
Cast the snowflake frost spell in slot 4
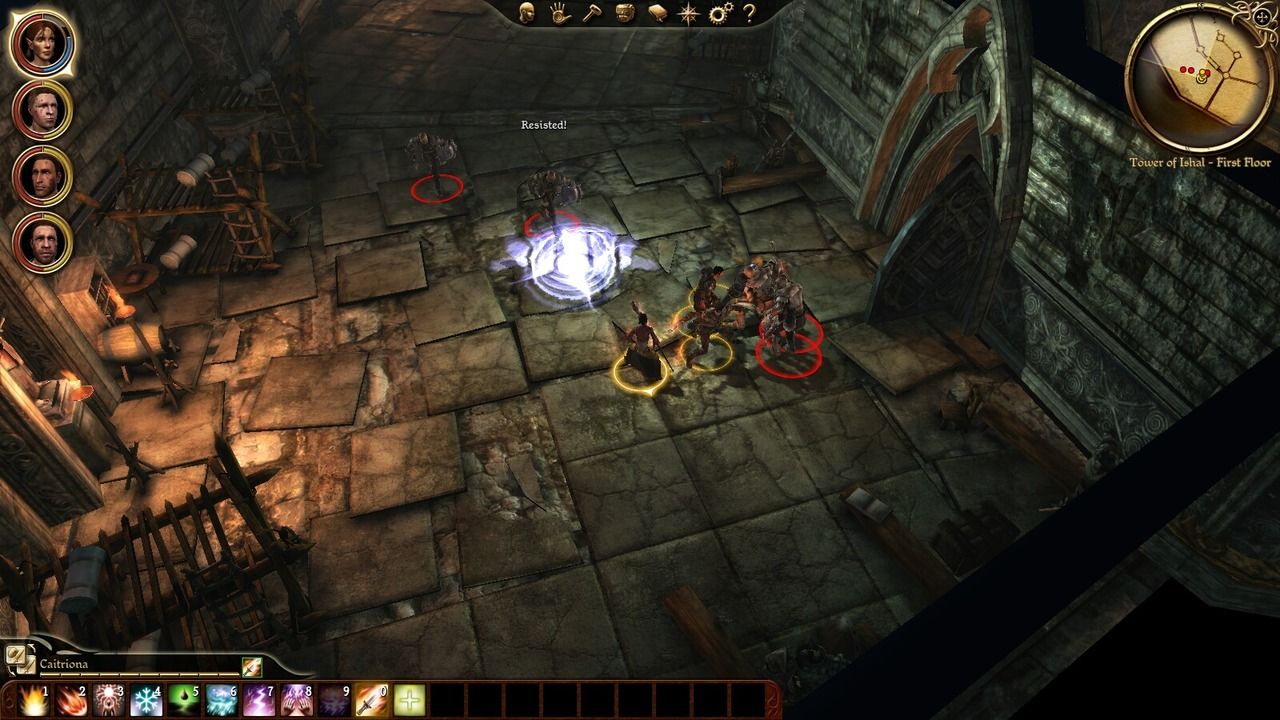pyautogui.click(x=144, y=700)
